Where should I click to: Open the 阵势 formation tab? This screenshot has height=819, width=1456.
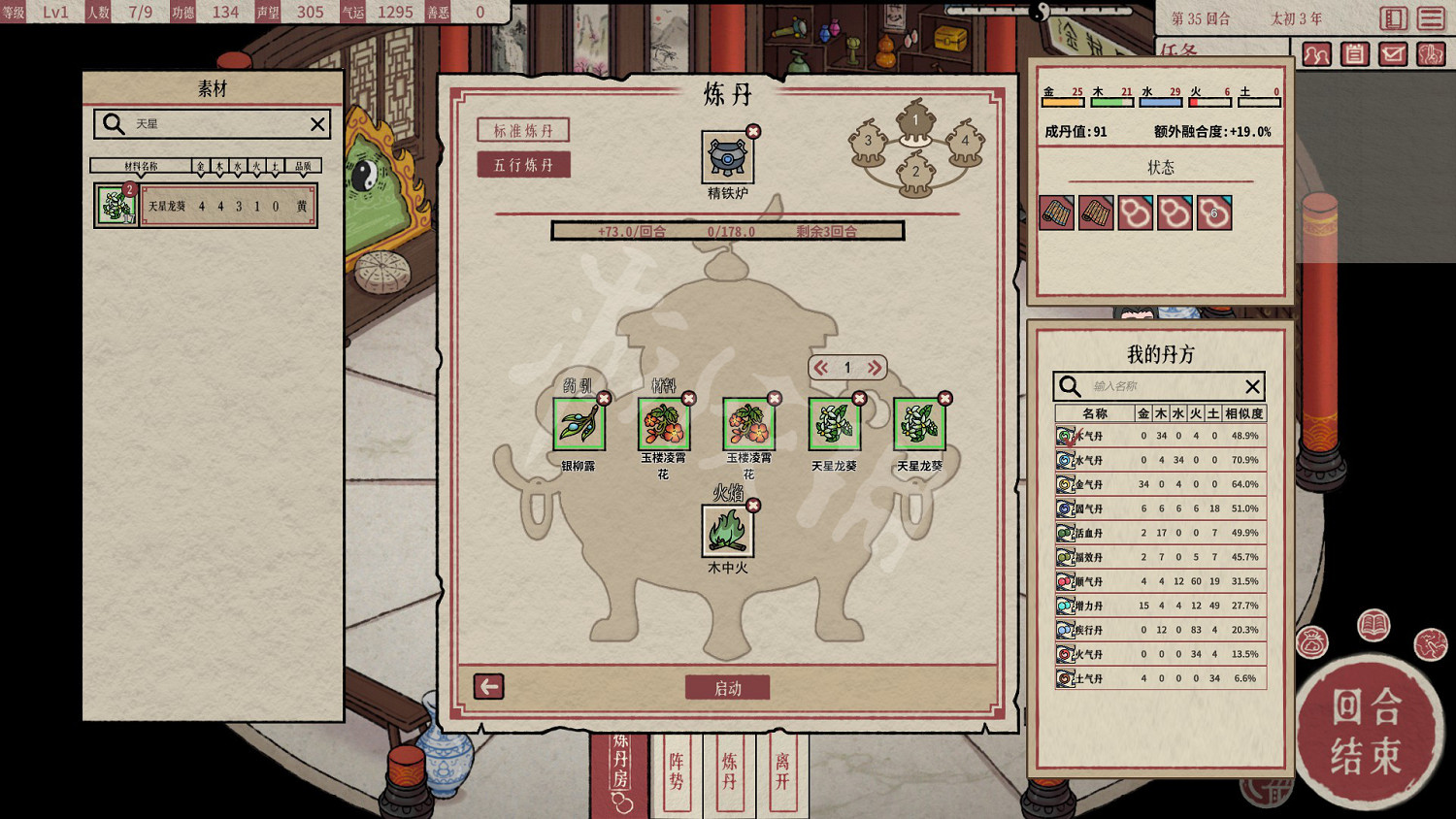pyautogui.click(x=677, y=772)
